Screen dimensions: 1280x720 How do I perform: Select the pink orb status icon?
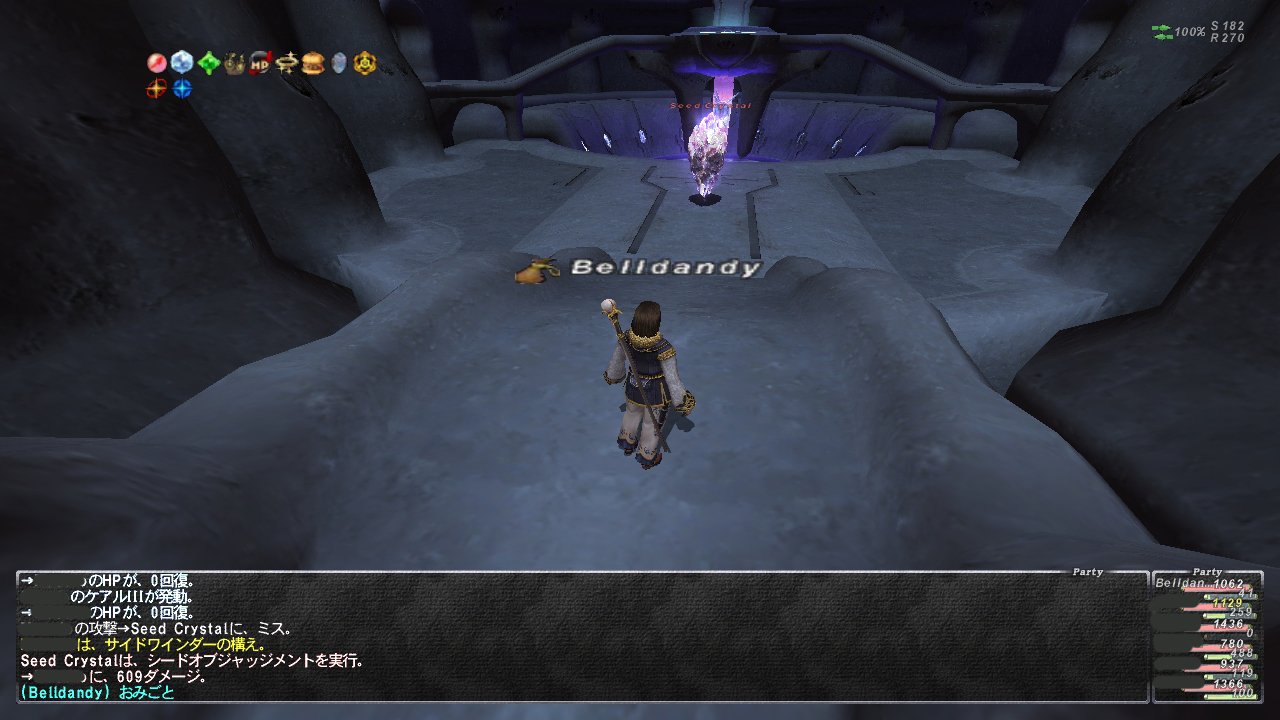(x=156, y=63)
